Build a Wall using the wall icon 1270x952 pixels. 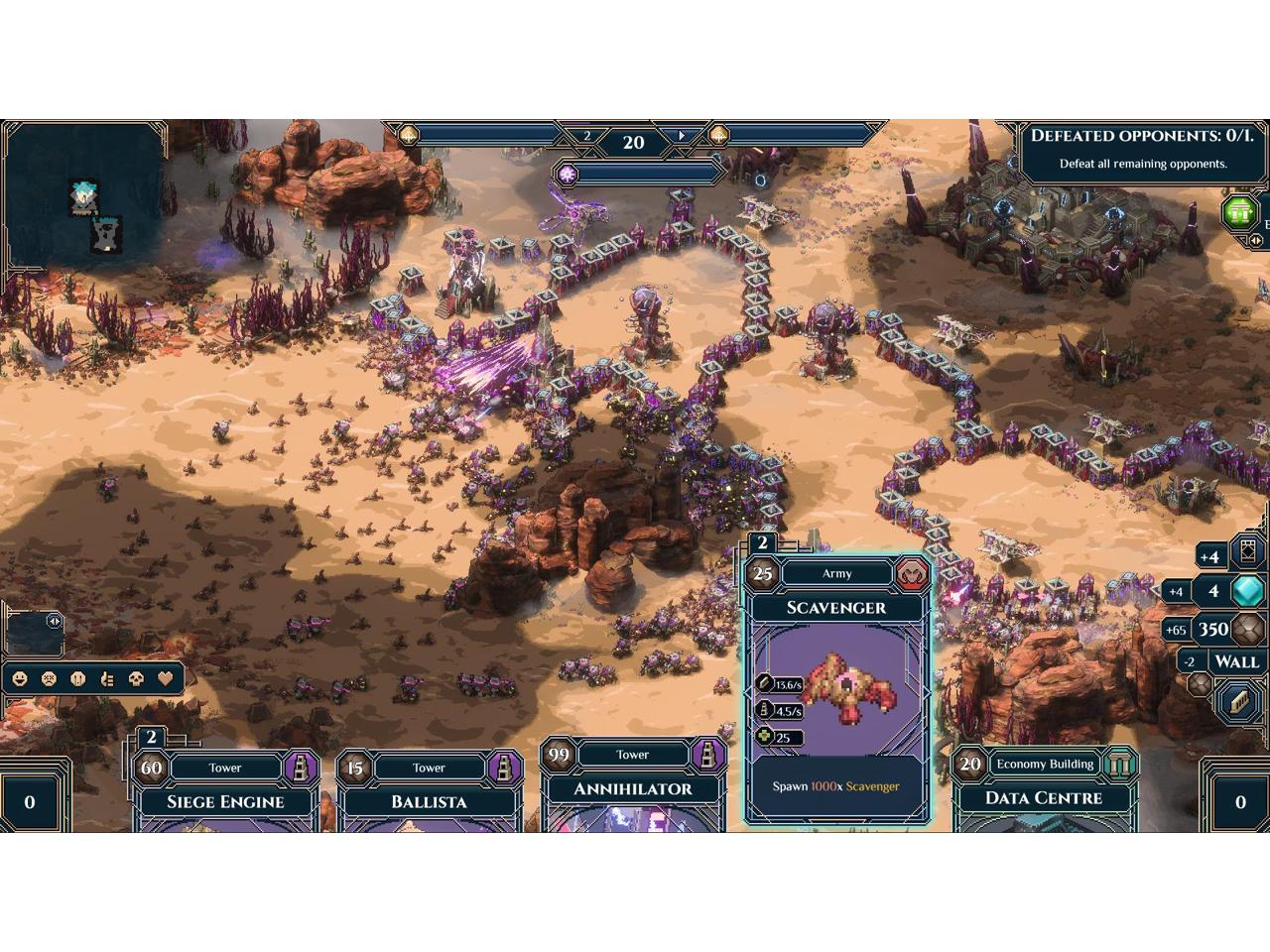(x=1239, y=700)
